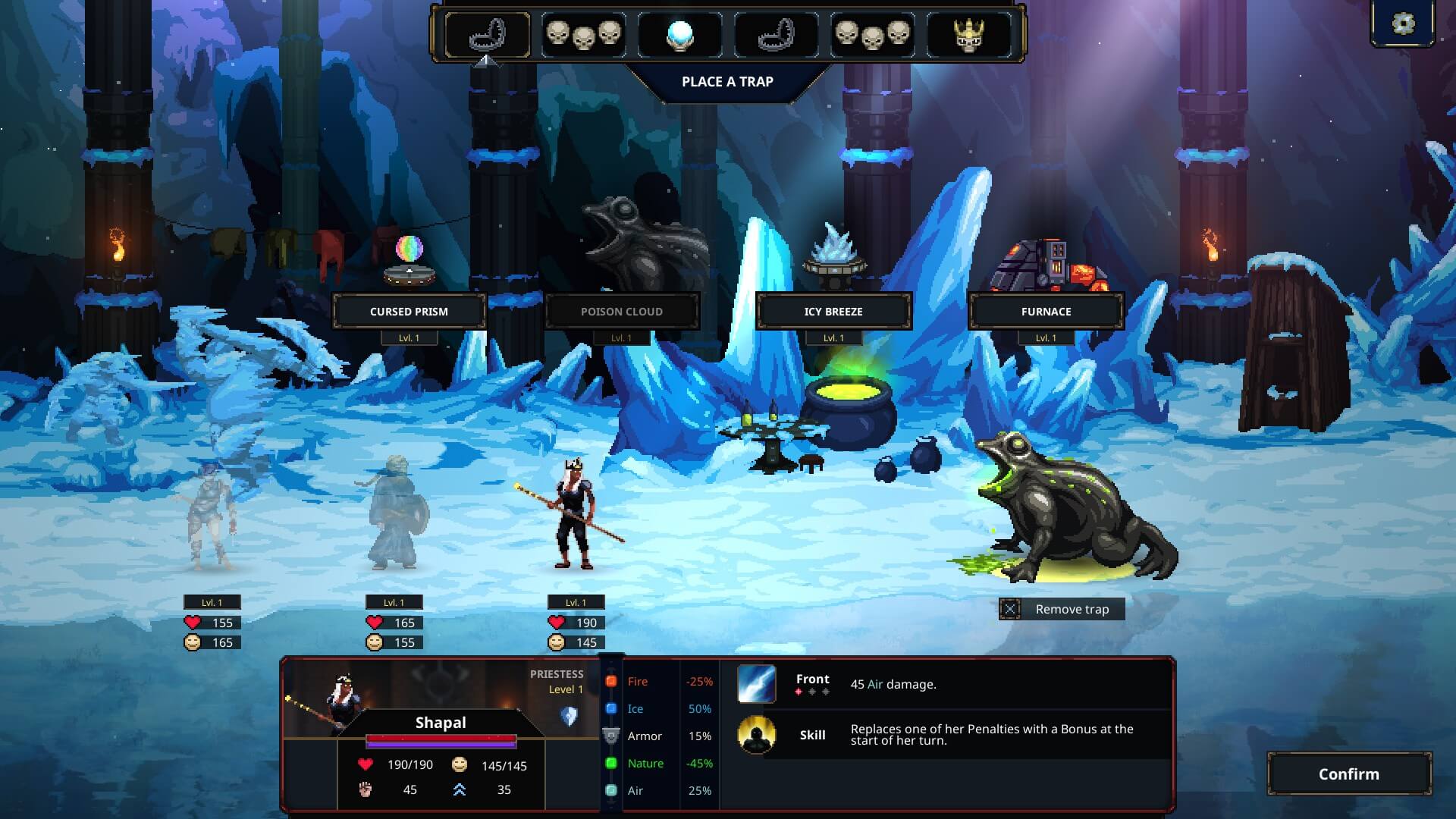
Task: Remove the placed trap
Action: (1061, 609)
